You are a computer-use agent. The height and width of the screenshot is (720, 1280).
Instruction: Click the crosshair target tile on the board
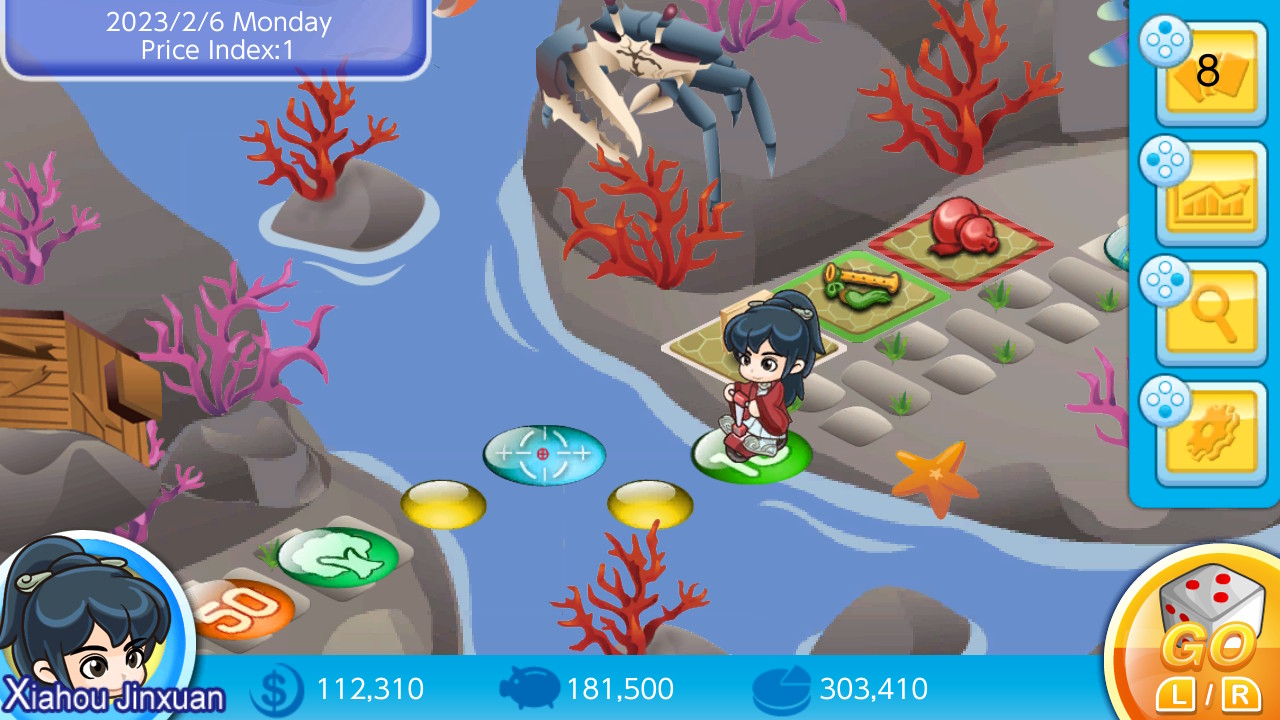(x=545, y=455)
